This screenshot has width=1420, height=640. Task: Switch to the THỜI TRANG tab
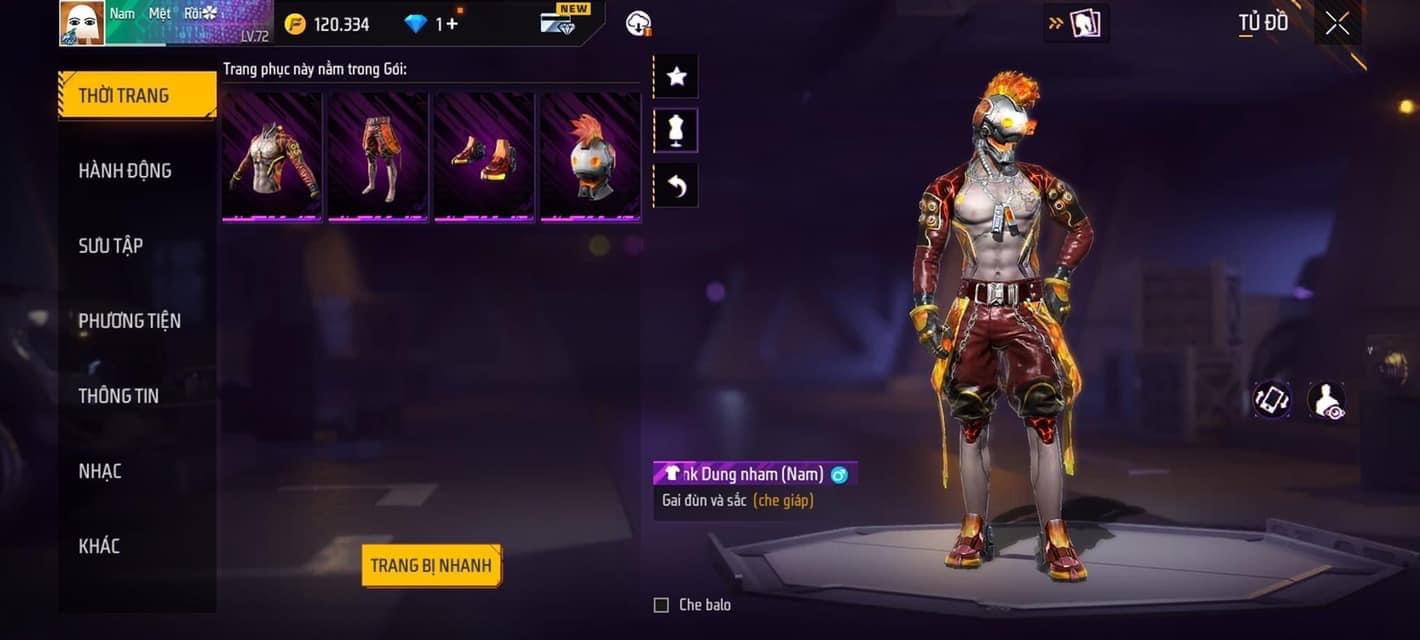coord(137,96)
